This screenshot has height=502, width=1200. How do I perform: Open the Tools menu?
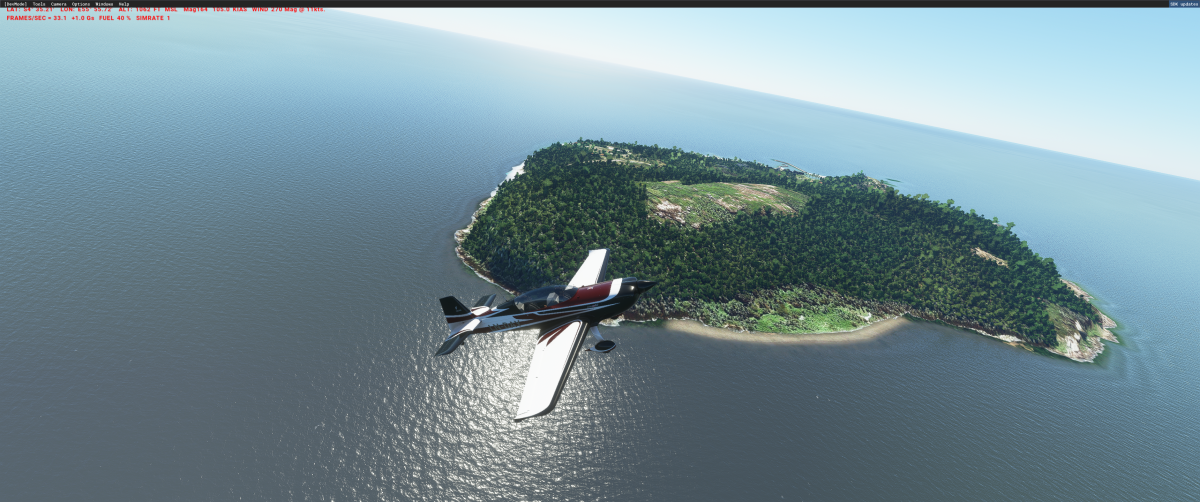tap(39, 4)
